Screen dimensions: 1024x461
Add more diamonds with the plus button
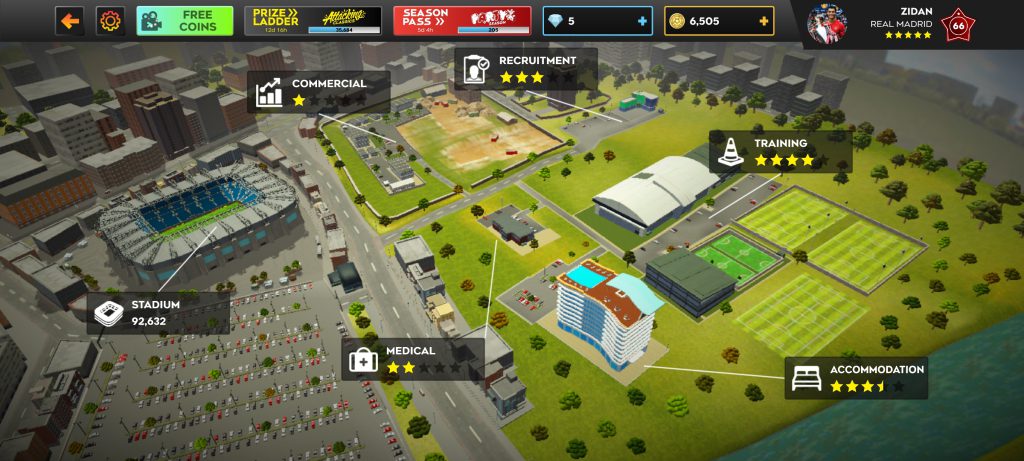point(641,21)
